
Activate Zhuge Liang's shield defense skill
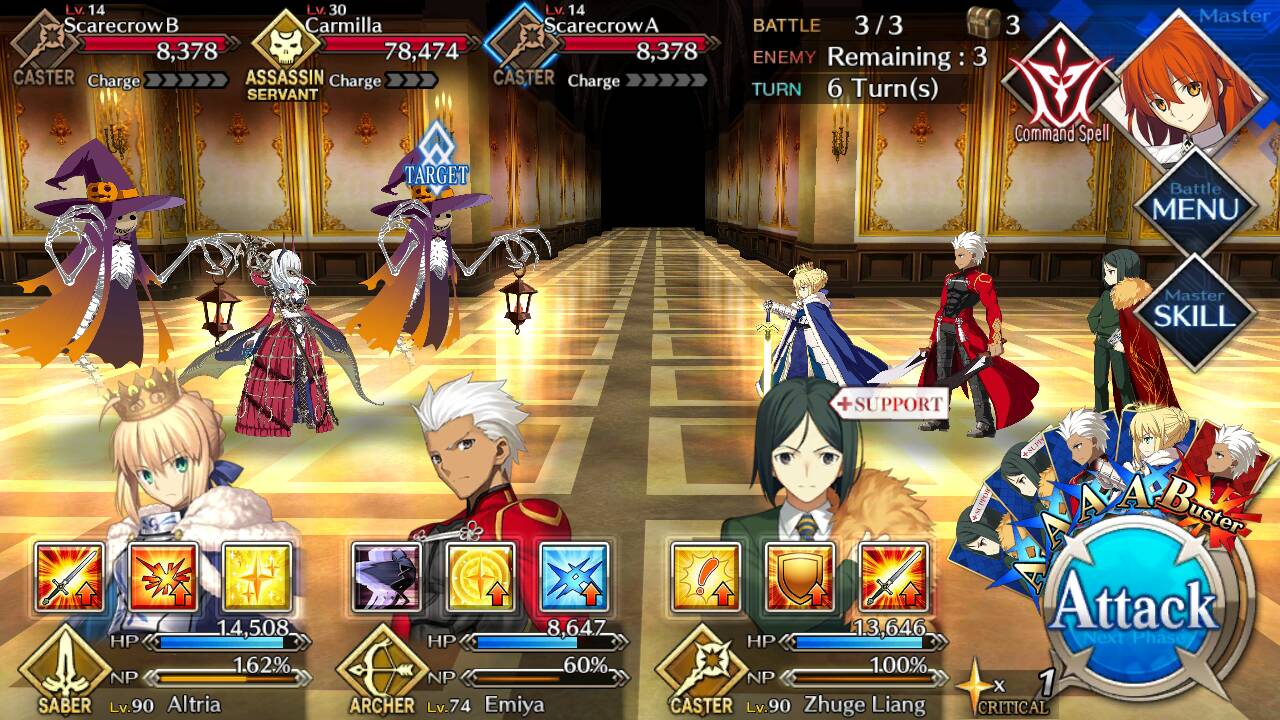(799, 577)
